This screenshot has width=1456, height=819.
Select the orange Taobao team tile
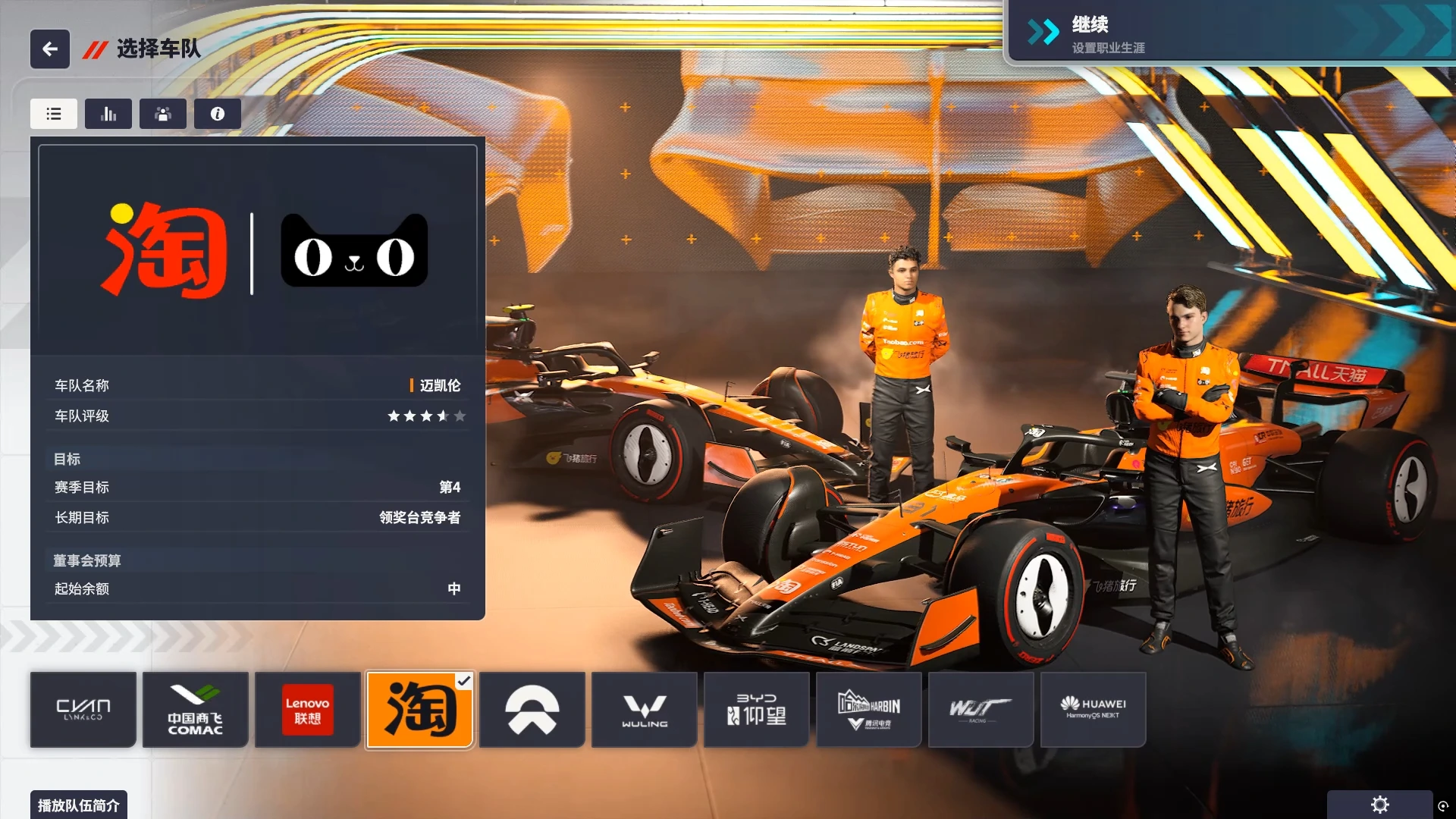(420, 710)
